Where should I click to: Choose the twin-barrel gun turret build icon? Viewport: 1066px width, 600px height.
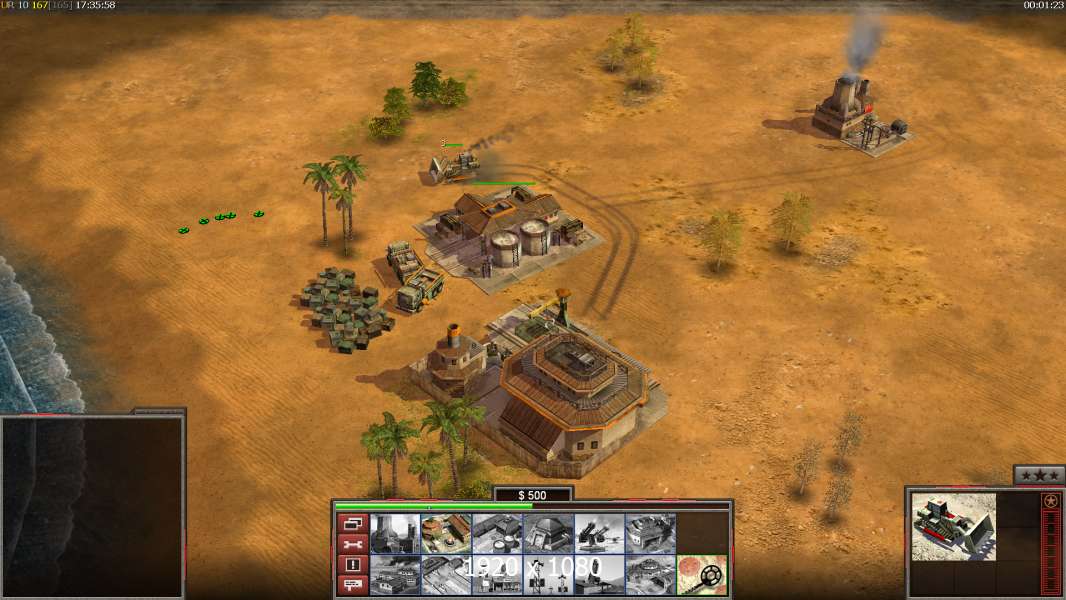tap(599, 533)
